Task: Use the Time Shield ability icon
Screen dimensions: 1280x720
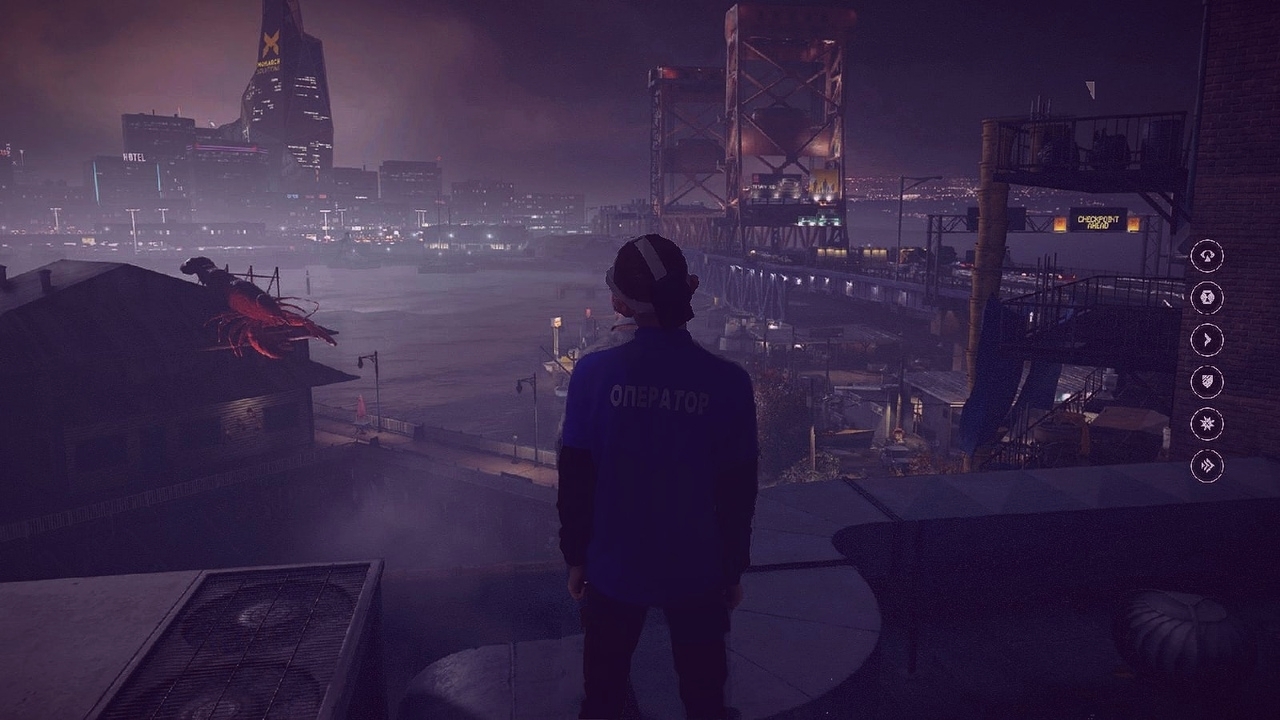Action: (1207, 382)
